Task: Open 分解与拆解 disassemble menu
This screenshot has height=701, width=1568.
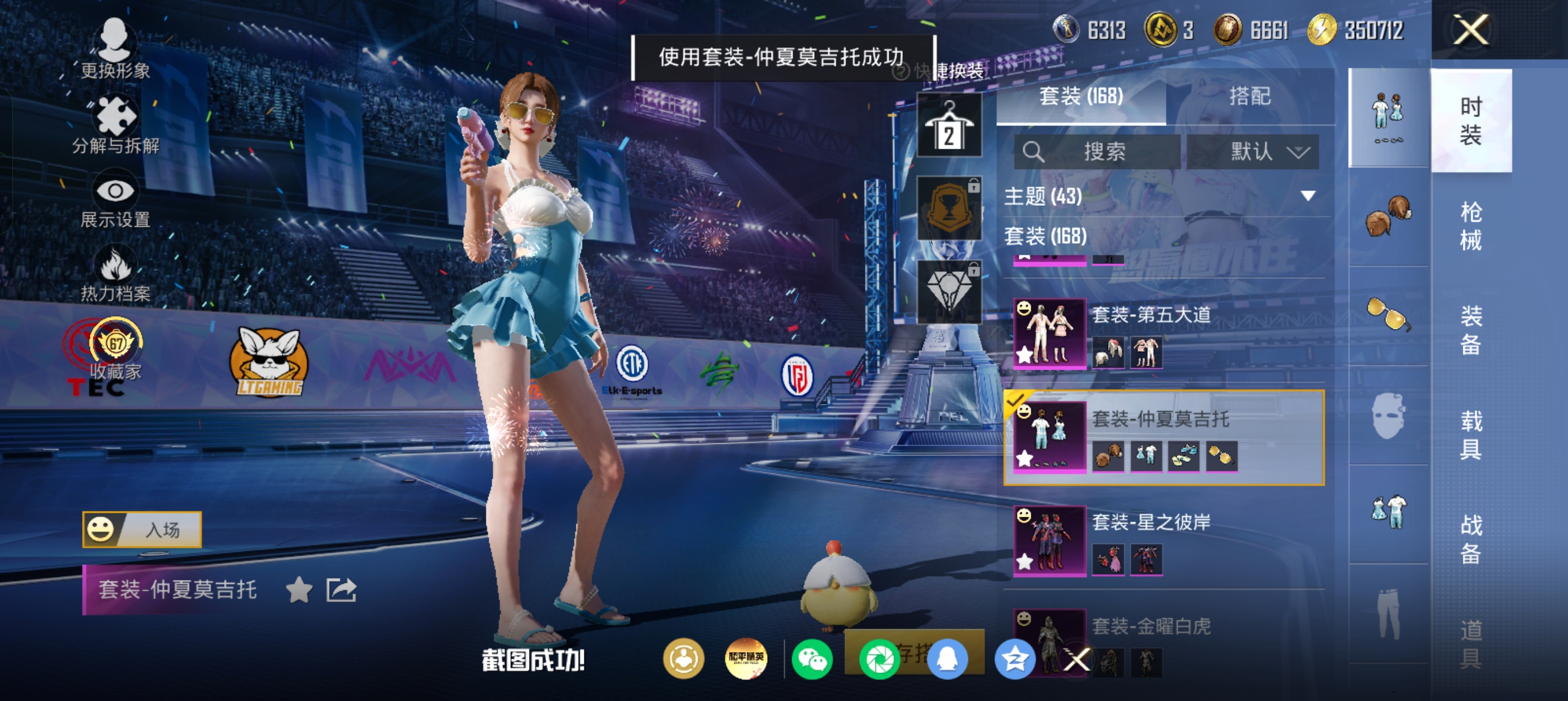Action: coord(115,125)
